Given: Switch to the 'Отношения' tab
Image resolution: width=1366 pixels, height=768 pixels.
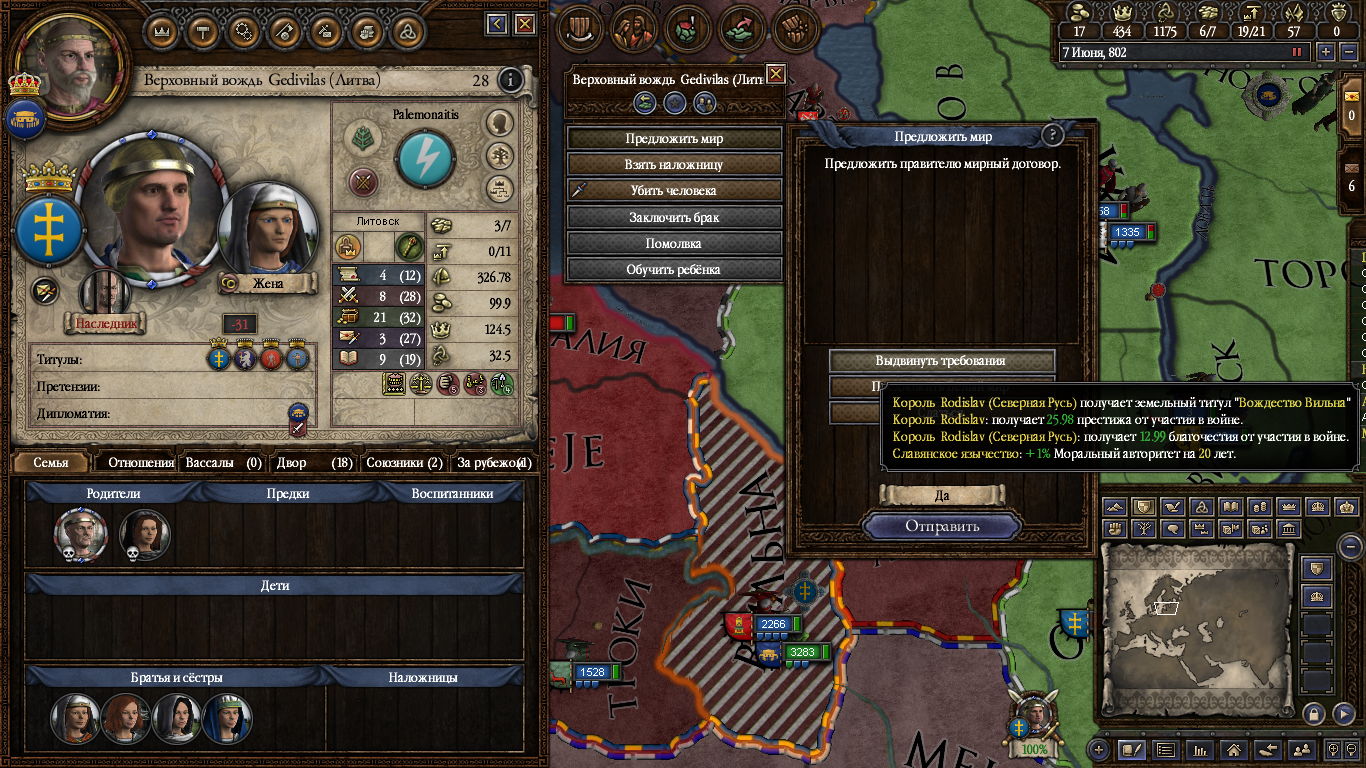Looking at the screenshot, I should click(141, 463).
